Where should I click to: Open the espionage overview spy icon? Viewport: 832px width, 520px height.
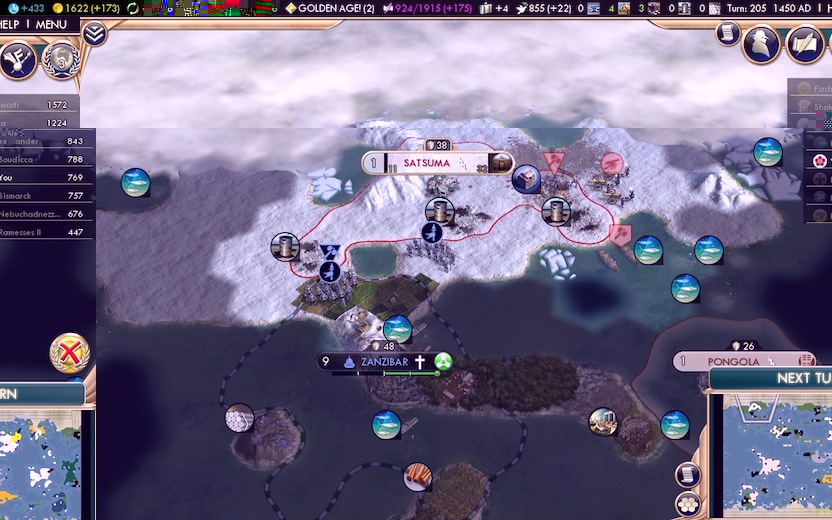760,42
